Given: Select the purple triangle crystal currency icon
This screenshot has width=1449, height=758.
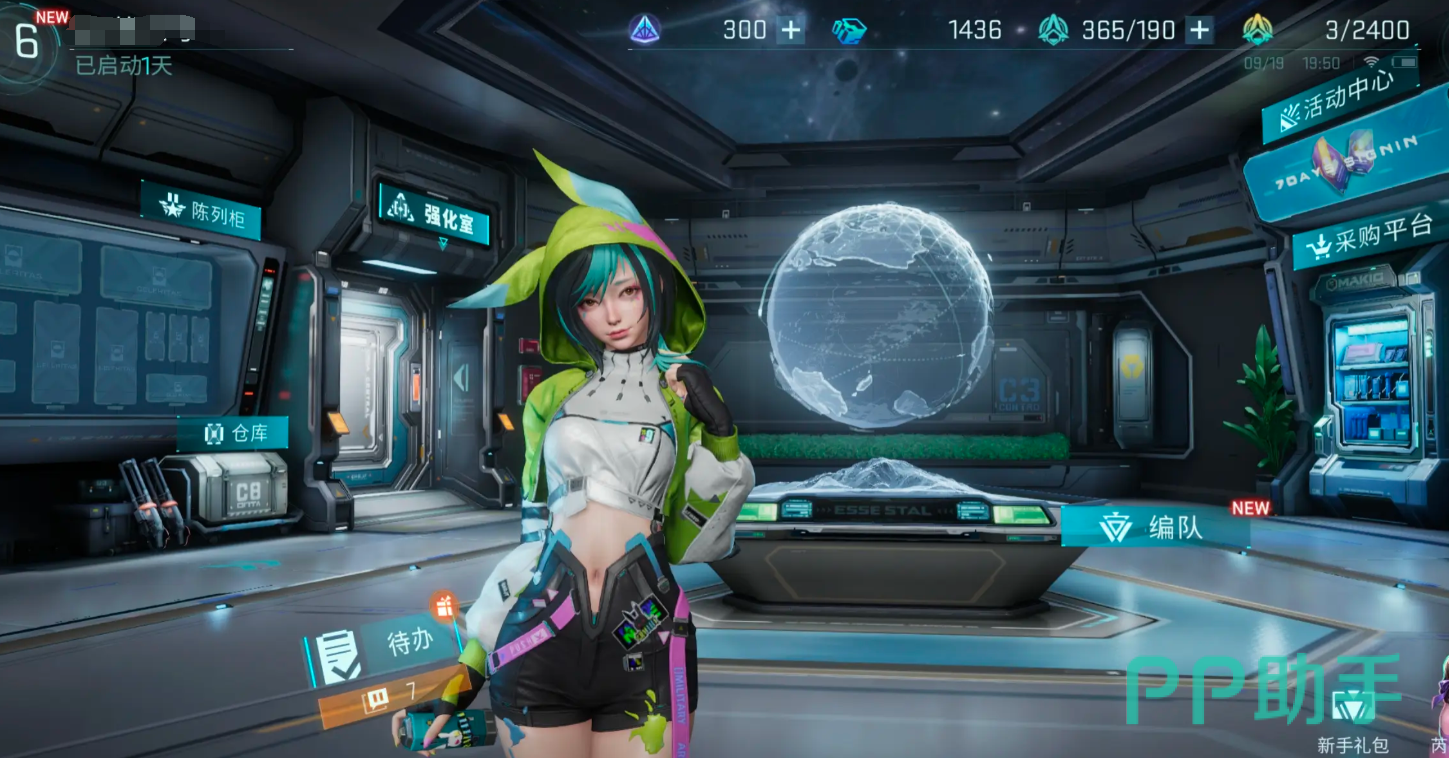Looking at the screenshot, I should click(x=645, y=30).
